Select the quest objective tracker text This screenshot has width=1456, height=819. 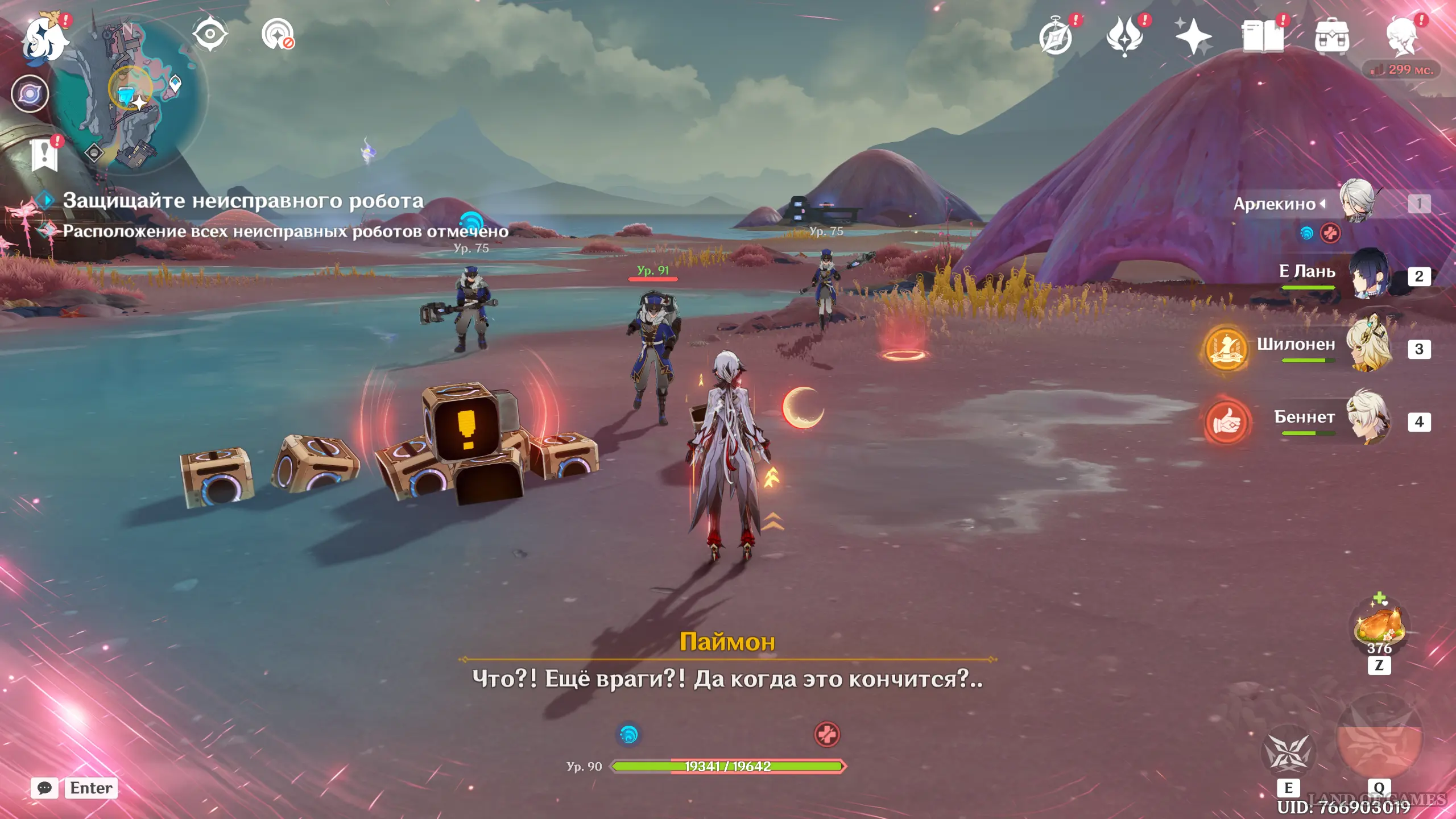click(243, 201)
